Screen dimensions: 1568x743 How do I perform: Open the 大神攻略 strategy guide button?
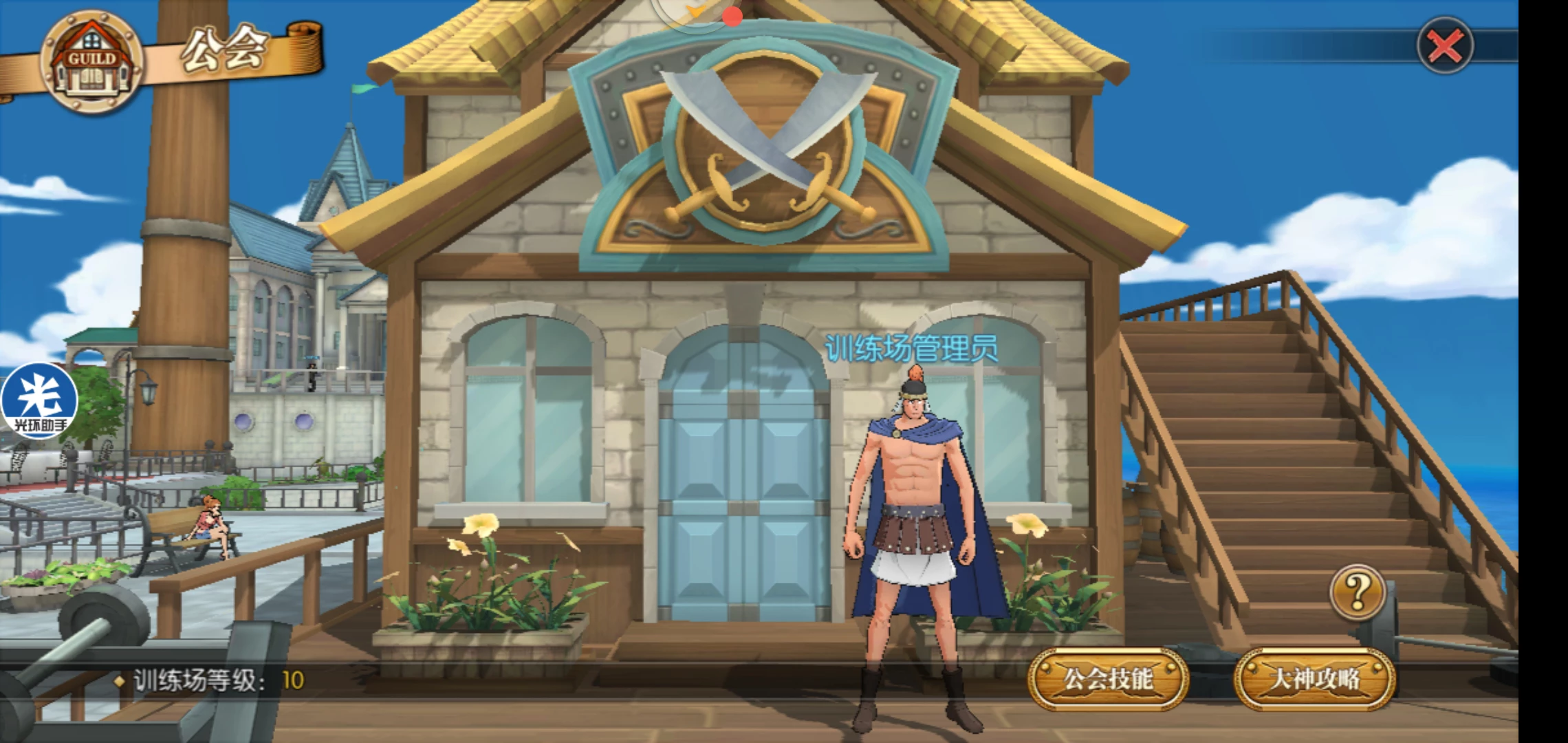coord(1314,680)
